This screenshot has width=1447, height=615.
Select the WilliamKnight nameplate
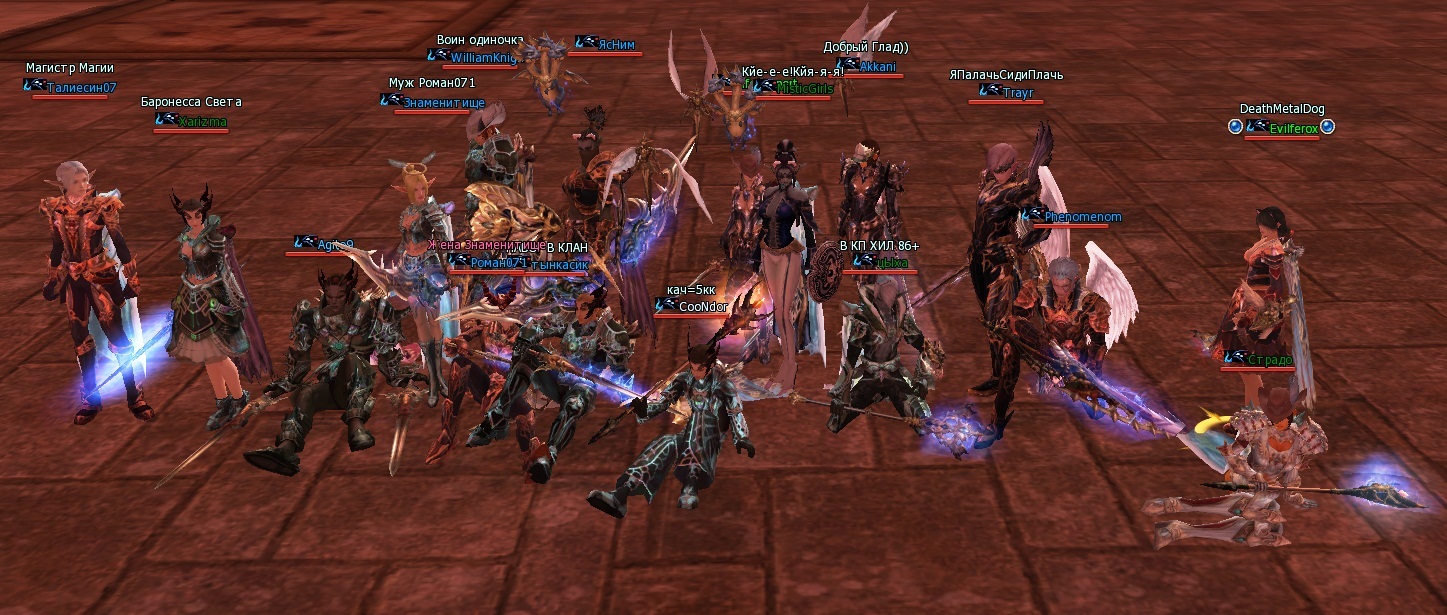(x=483, y=58)
